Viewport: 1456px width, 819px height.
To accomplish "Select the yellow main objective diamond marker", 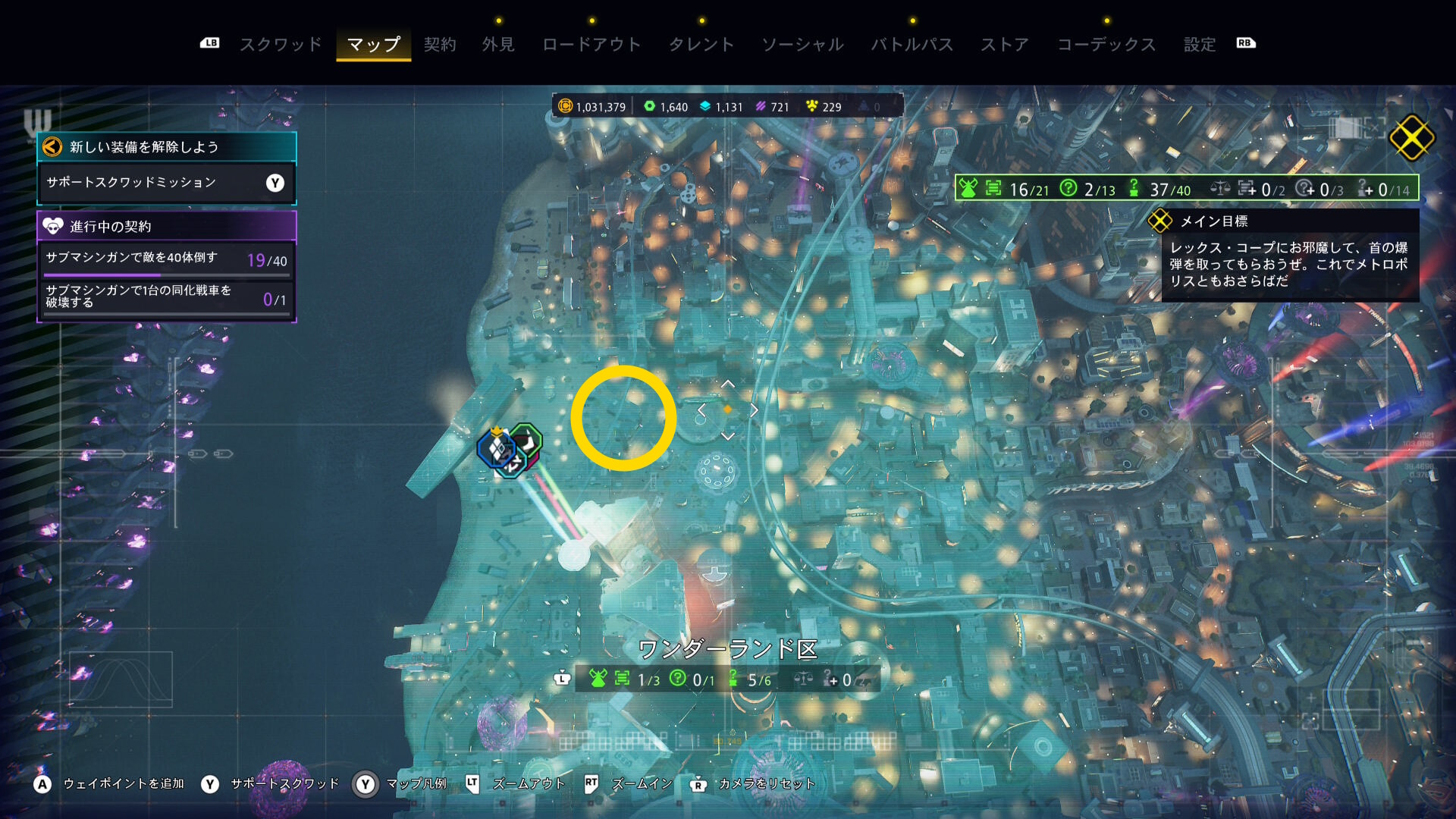I will (1411, 138).
